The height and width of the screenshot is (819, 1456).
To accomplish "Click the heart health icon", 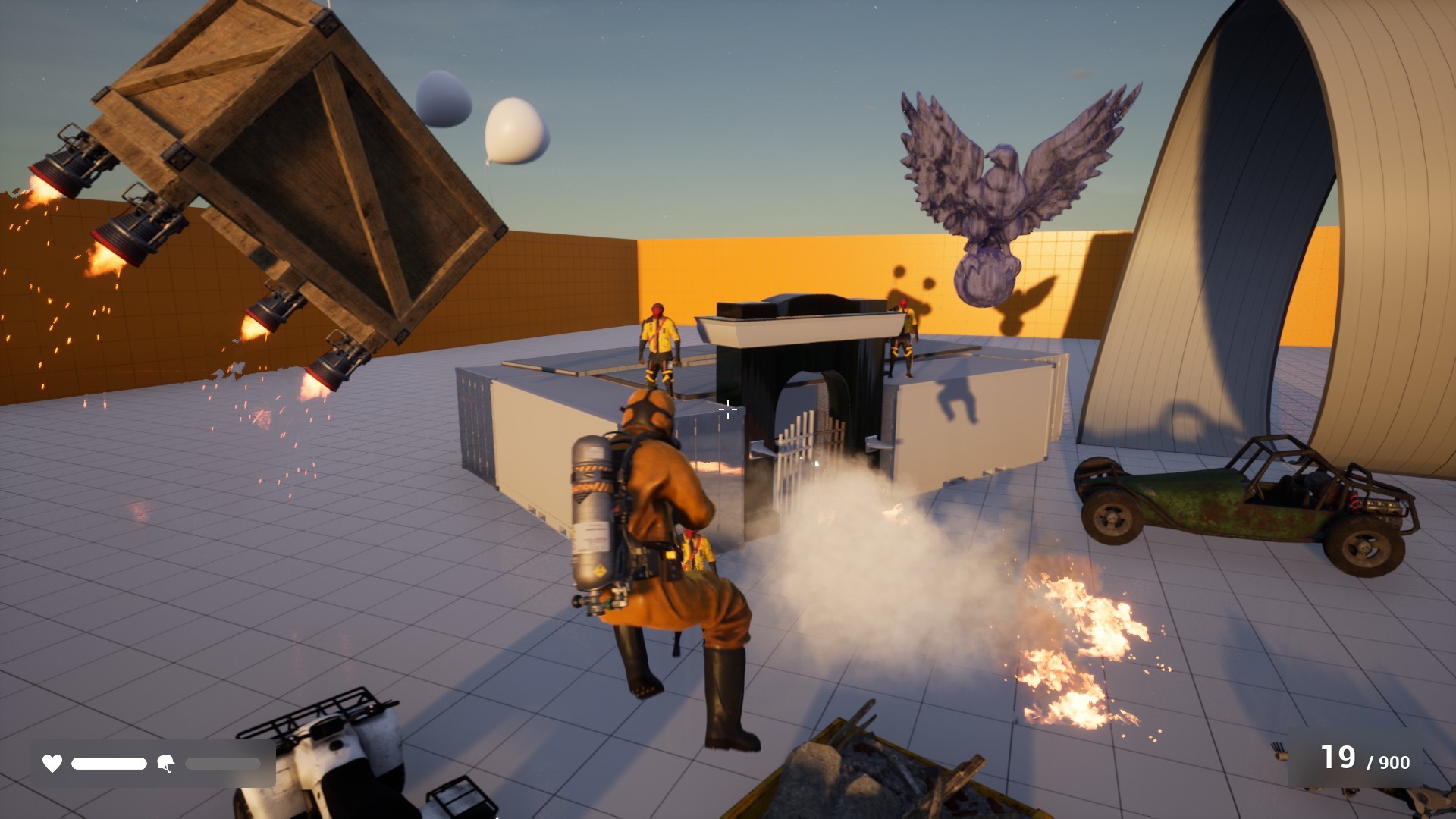I will point(51,764).
